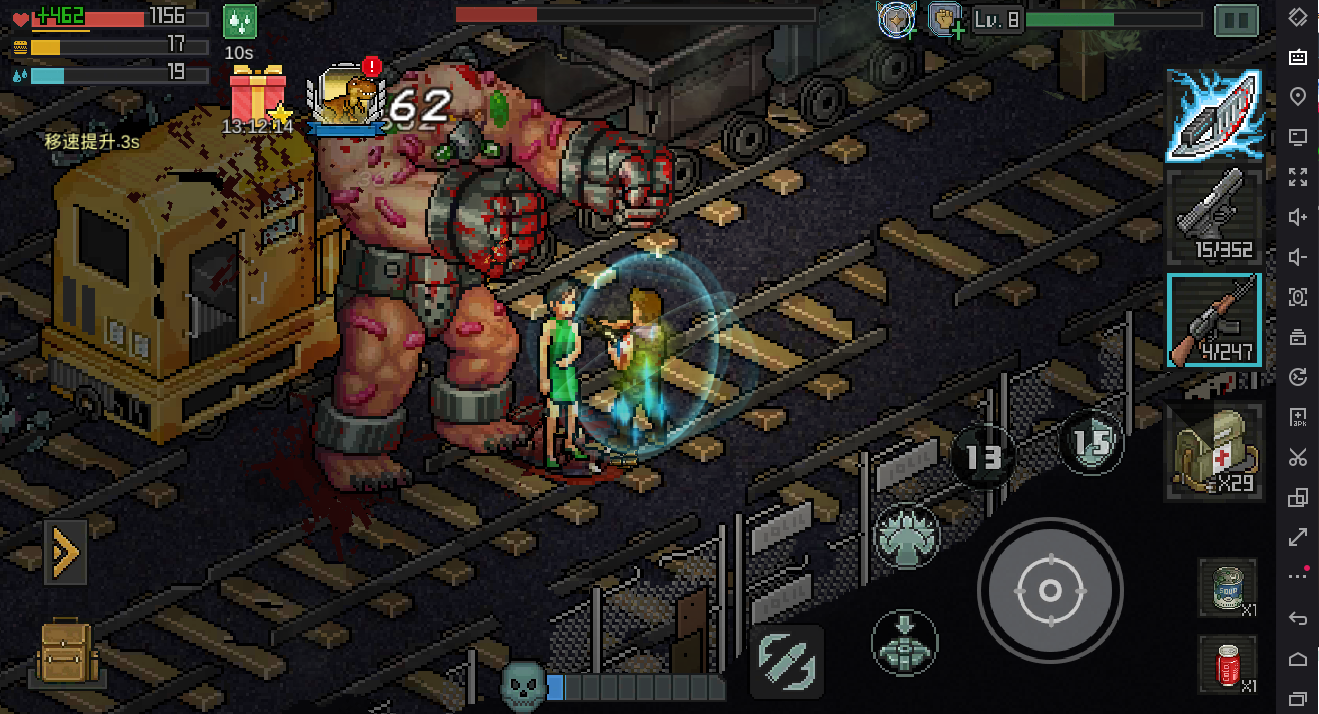The height and width of the screenshot is (714, 1319).
Task: Trigger the landing drop skill button
Action: pos(904,643)
